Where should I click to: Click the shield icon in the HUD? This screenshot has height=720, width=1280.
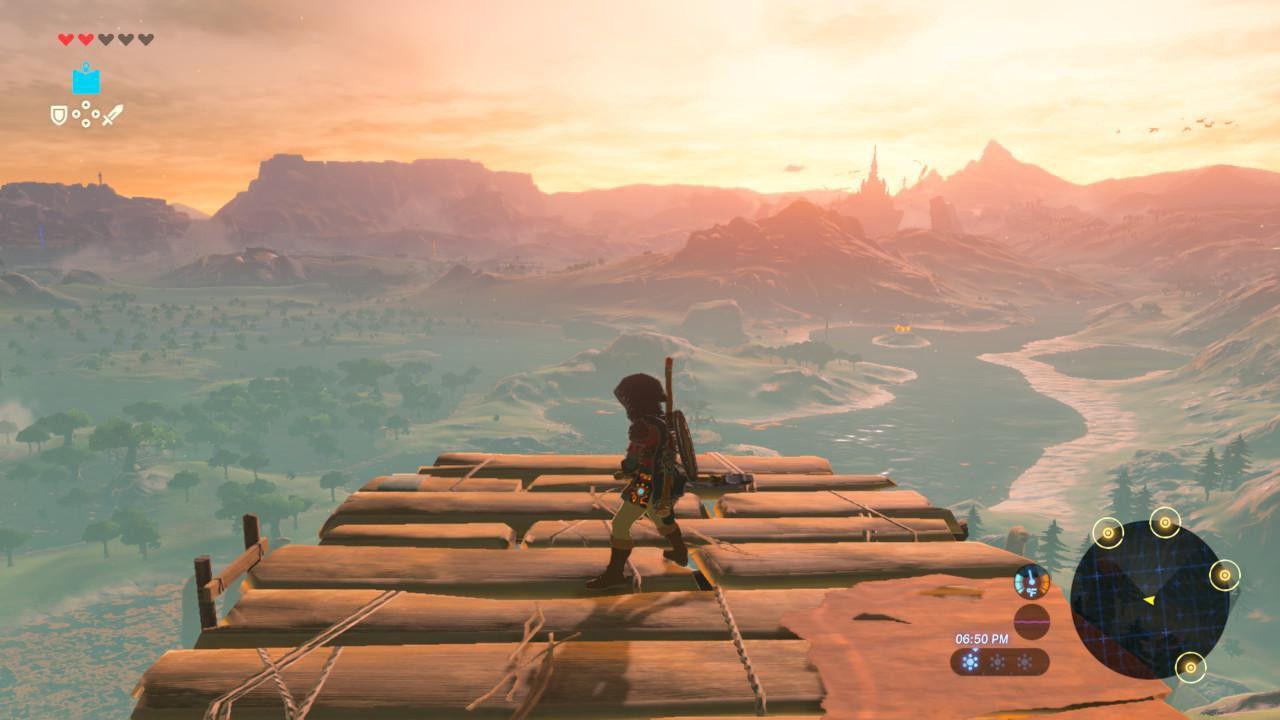[x=59, y=115]
